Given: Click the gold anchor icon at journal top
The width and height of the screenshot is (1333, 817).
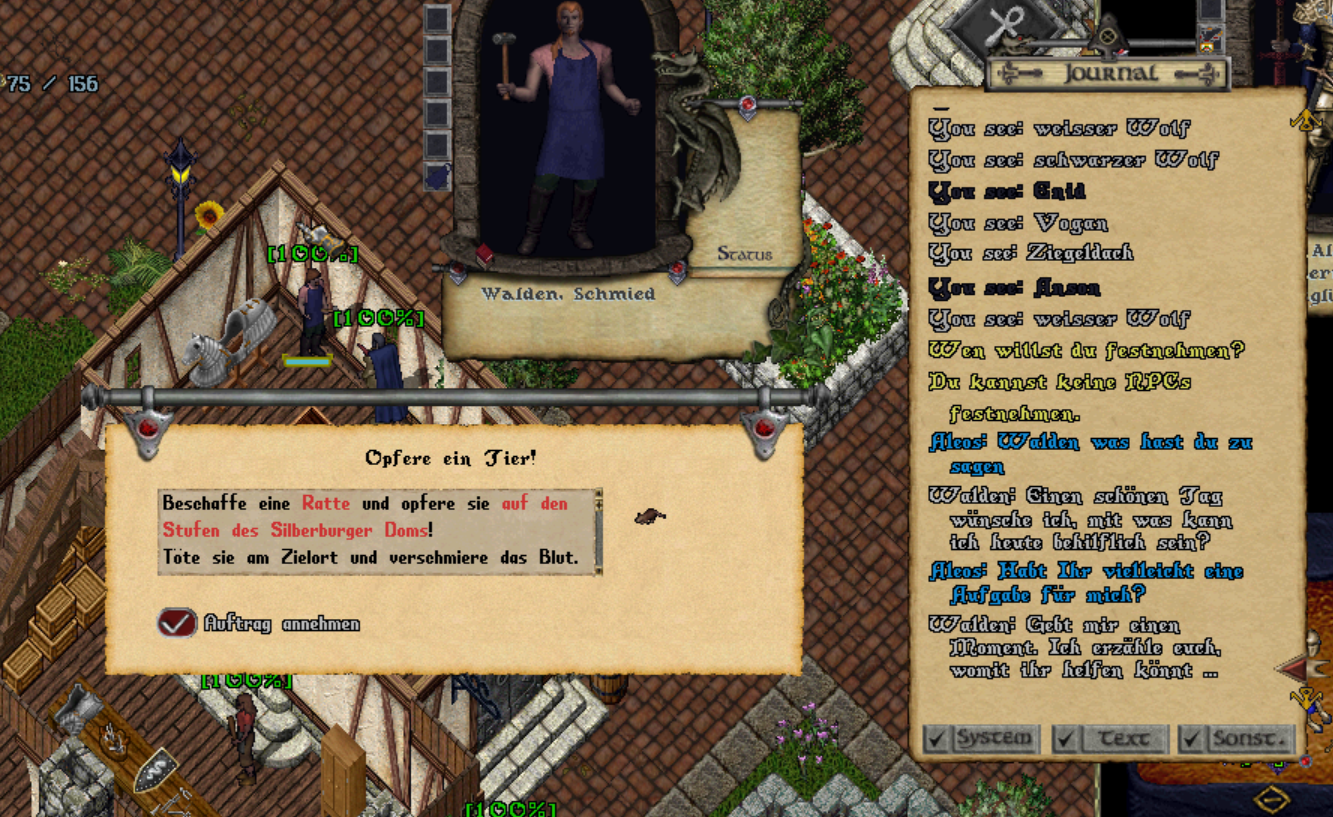Looking at the screenshot, I should pos(1305,121).
